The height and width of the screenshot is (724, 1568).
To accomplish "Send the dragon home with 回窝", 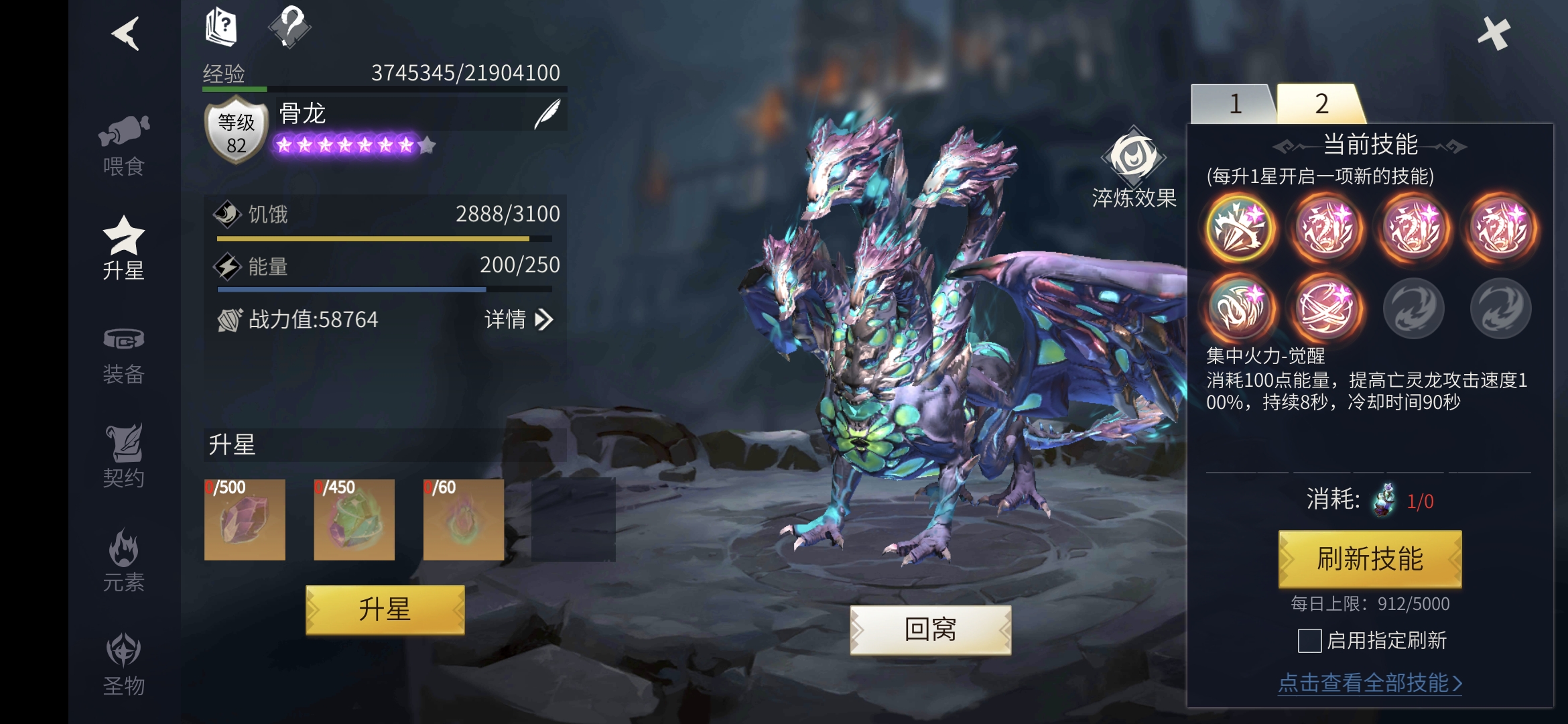I will click(x=930, y=629).
